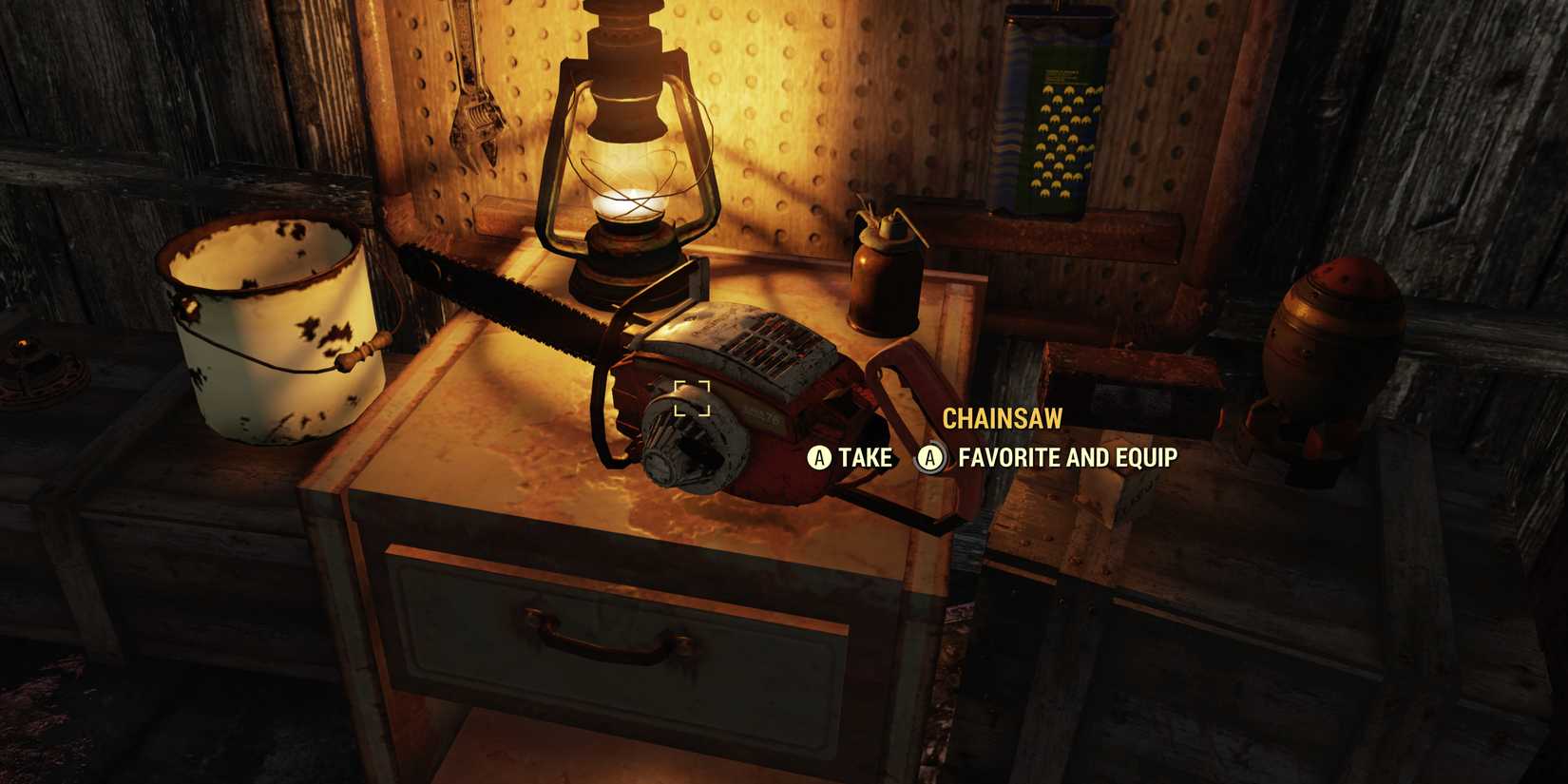This screenshot has width=1568, height=784.
Task: Choose FAVORITE AND EQUIP for the chainsaw
Action: click(1066, 457)
